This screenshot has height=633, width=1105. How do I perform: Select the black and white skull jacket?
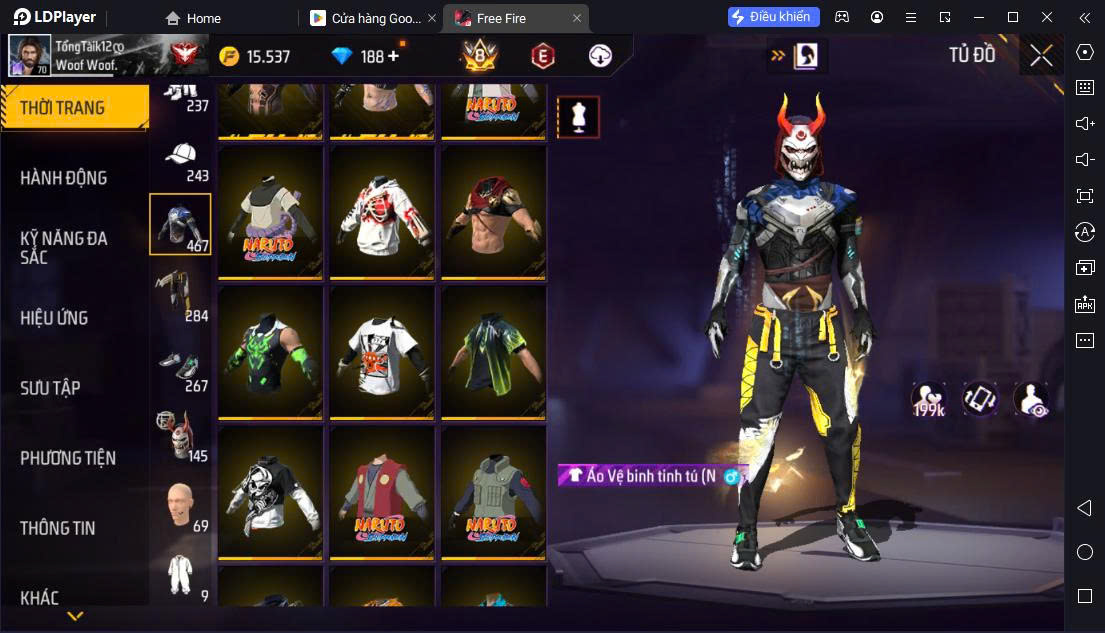271,493
